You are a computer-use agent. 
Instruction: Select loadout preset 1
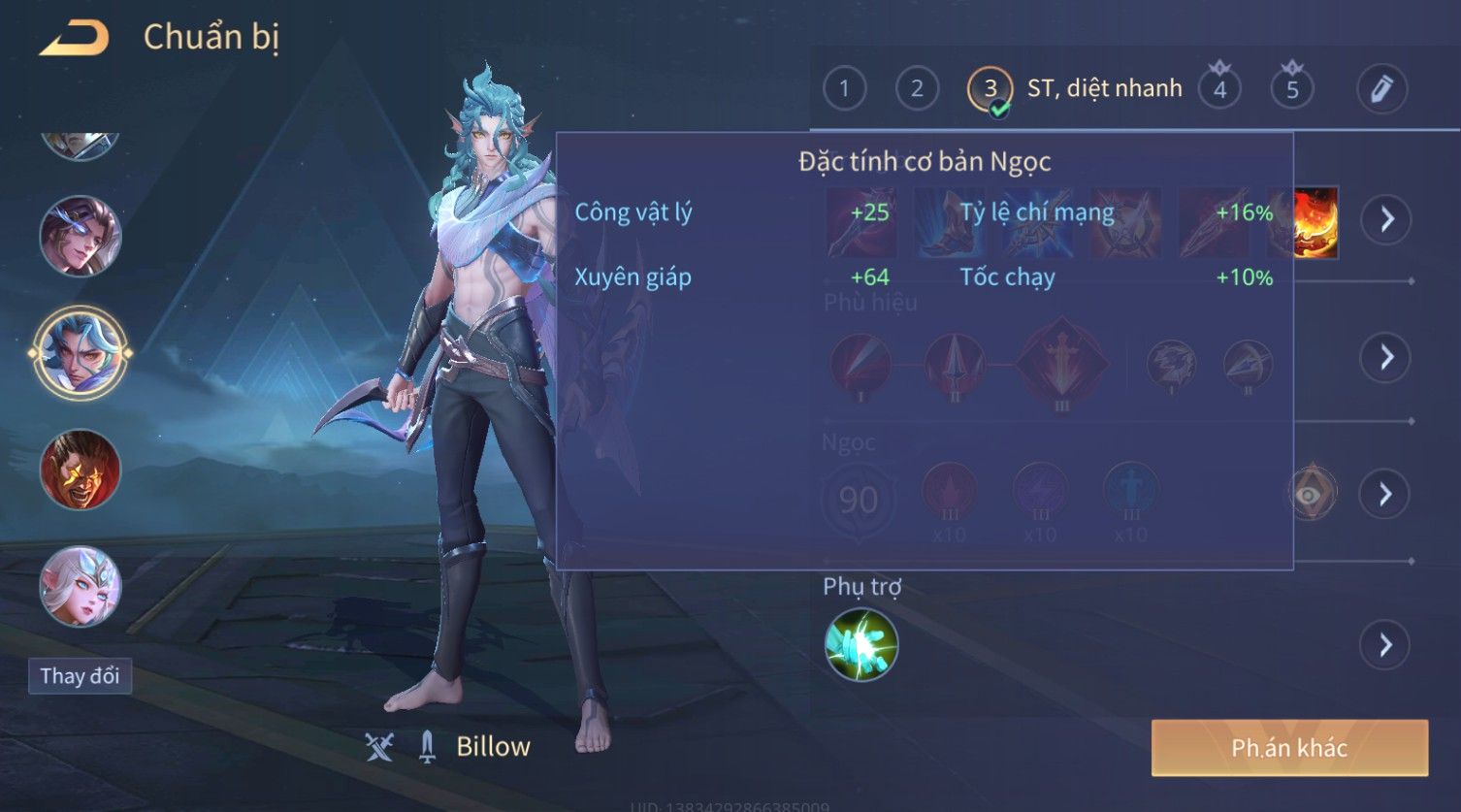point(844,89)
